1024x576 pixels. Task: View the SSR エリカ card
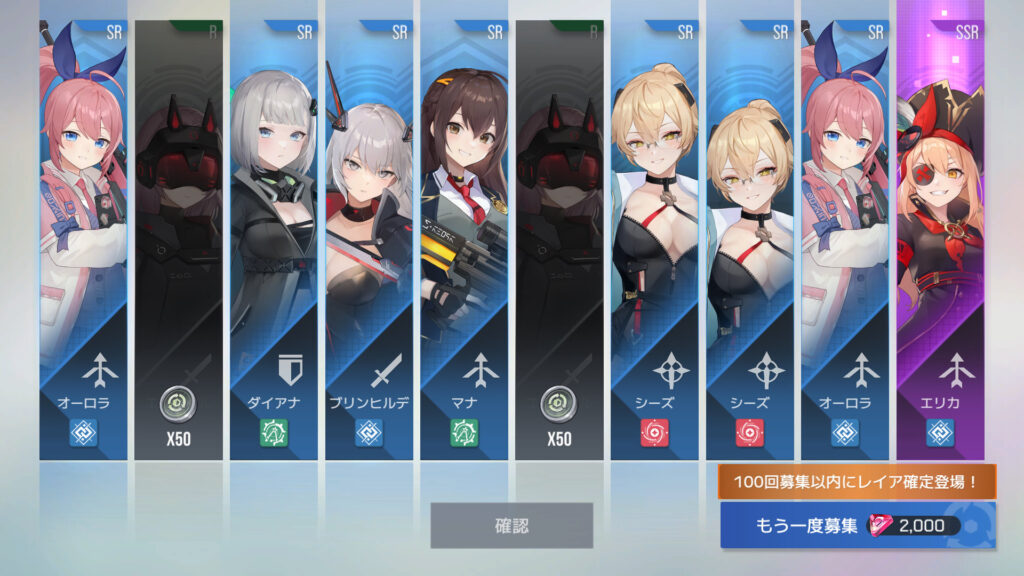pyautogui.click(x=940, y=240)
